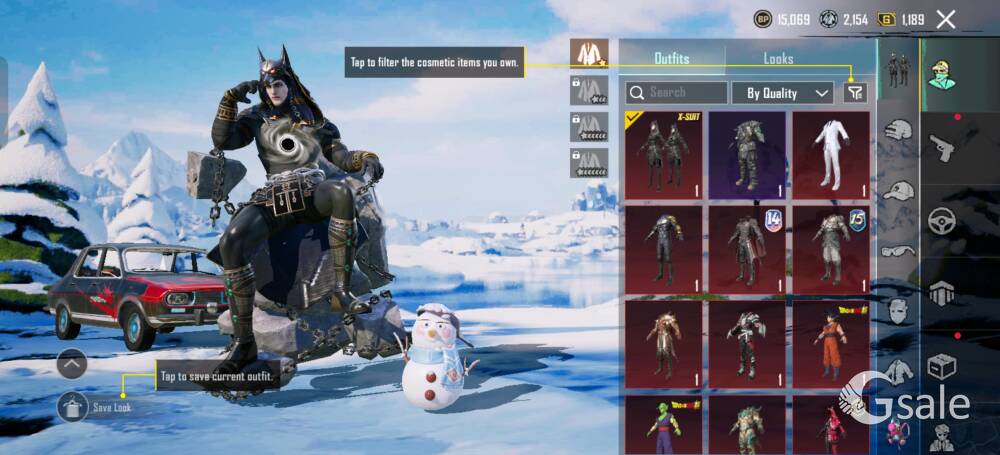The image size is (1000, 455).
Task: Show the cap headwear category
Action: tap(899, 190)
